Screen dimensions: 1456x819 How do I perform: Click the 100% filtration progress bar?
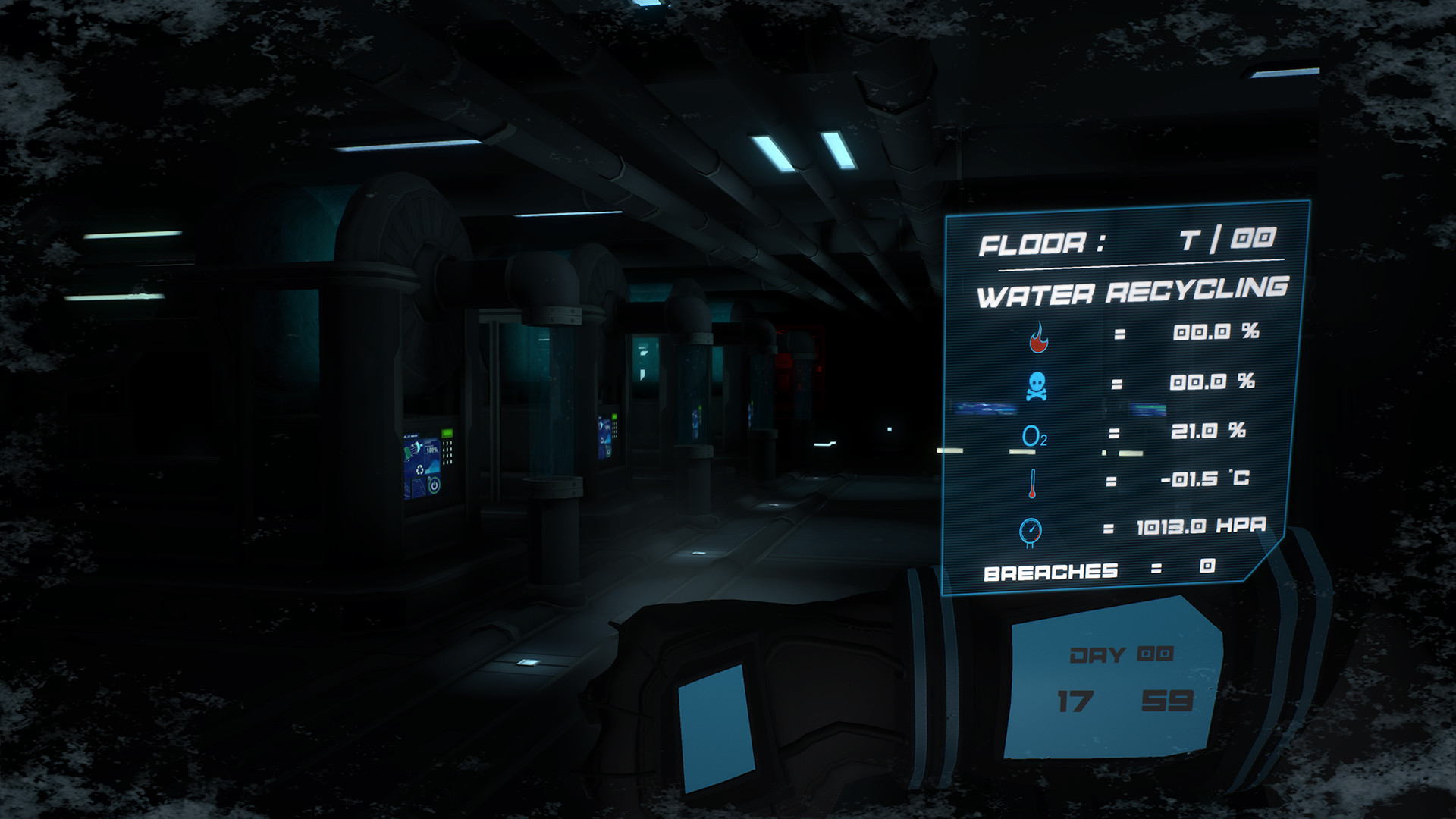433,450
